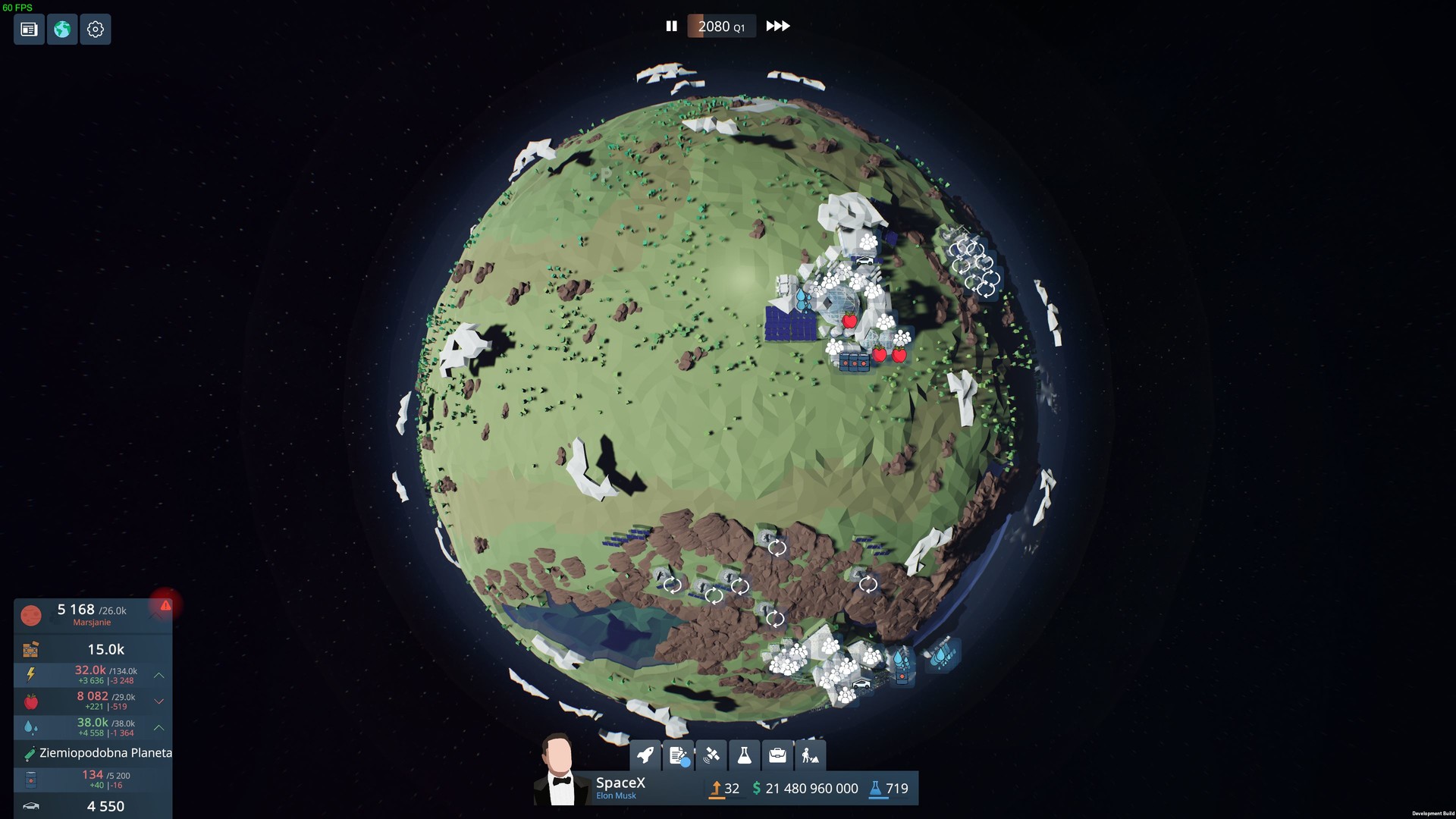
Task: Expand the food resource row chevron
Action: [x=158, y=701]
